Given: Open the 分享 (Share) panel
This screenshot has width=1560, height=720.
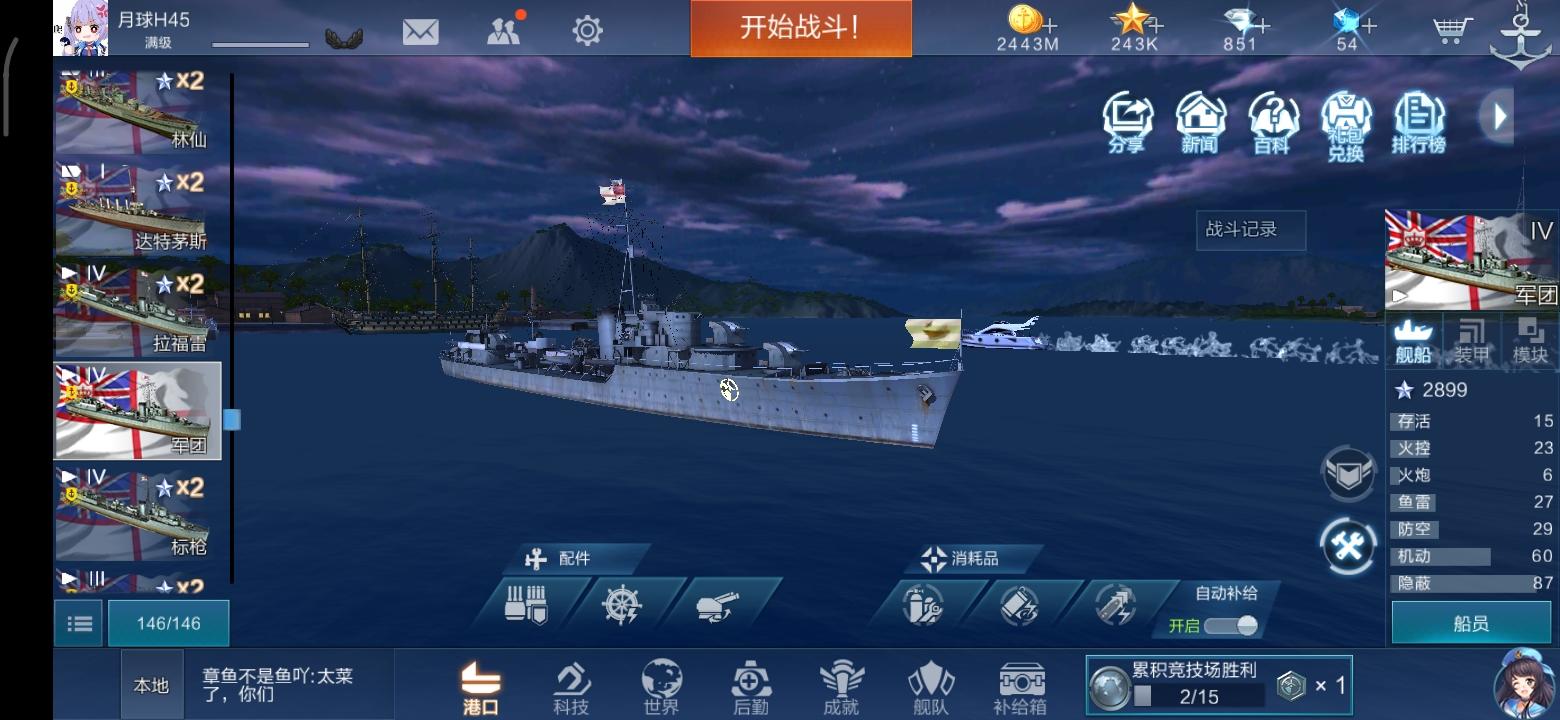Looking at the screenshot, I should point(1126,122).
